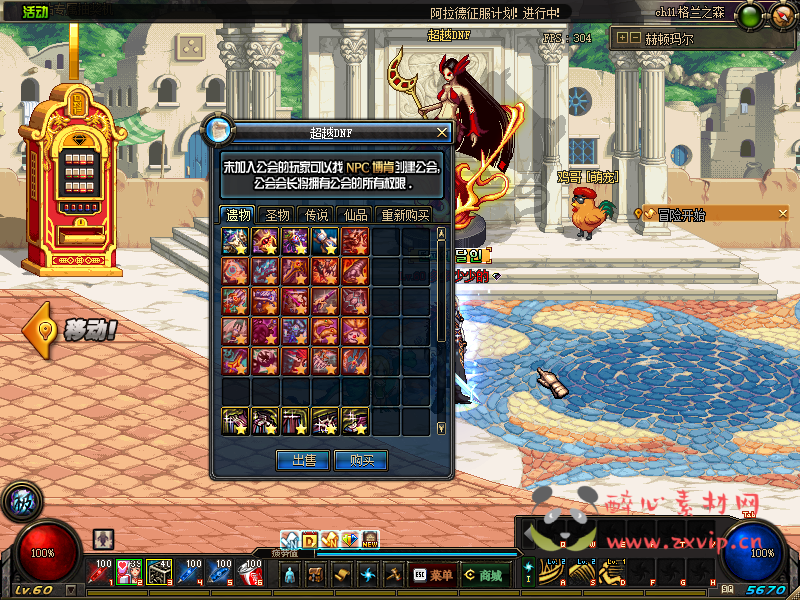Switch to the 圣物 tab
Image resolution: width=800 pixels, height=600 pixels.
coord(276,215)
